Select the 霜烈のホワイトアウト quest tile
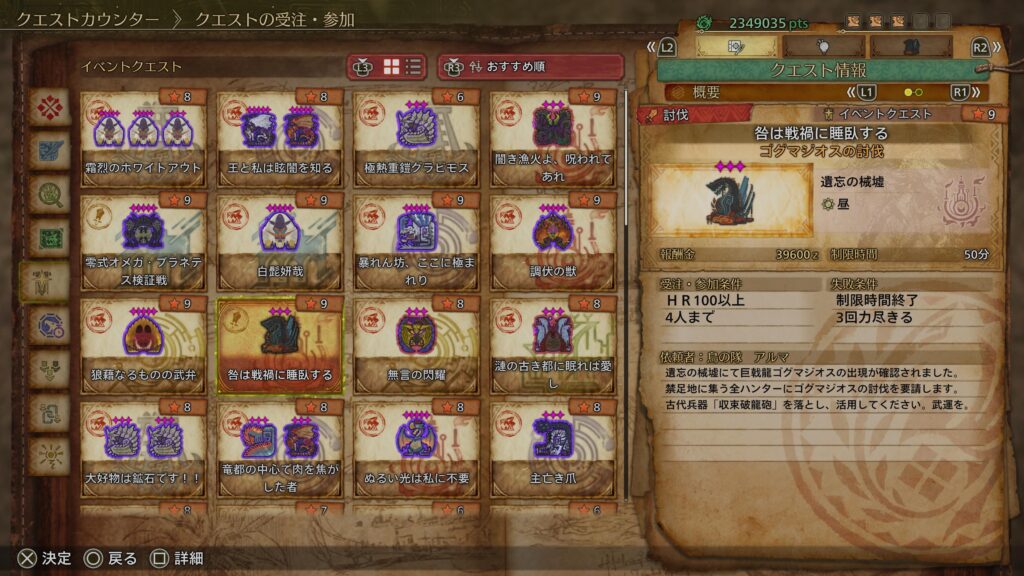Screen dimensions: 1024x576 pyautogui.click(x=143, y=143)
